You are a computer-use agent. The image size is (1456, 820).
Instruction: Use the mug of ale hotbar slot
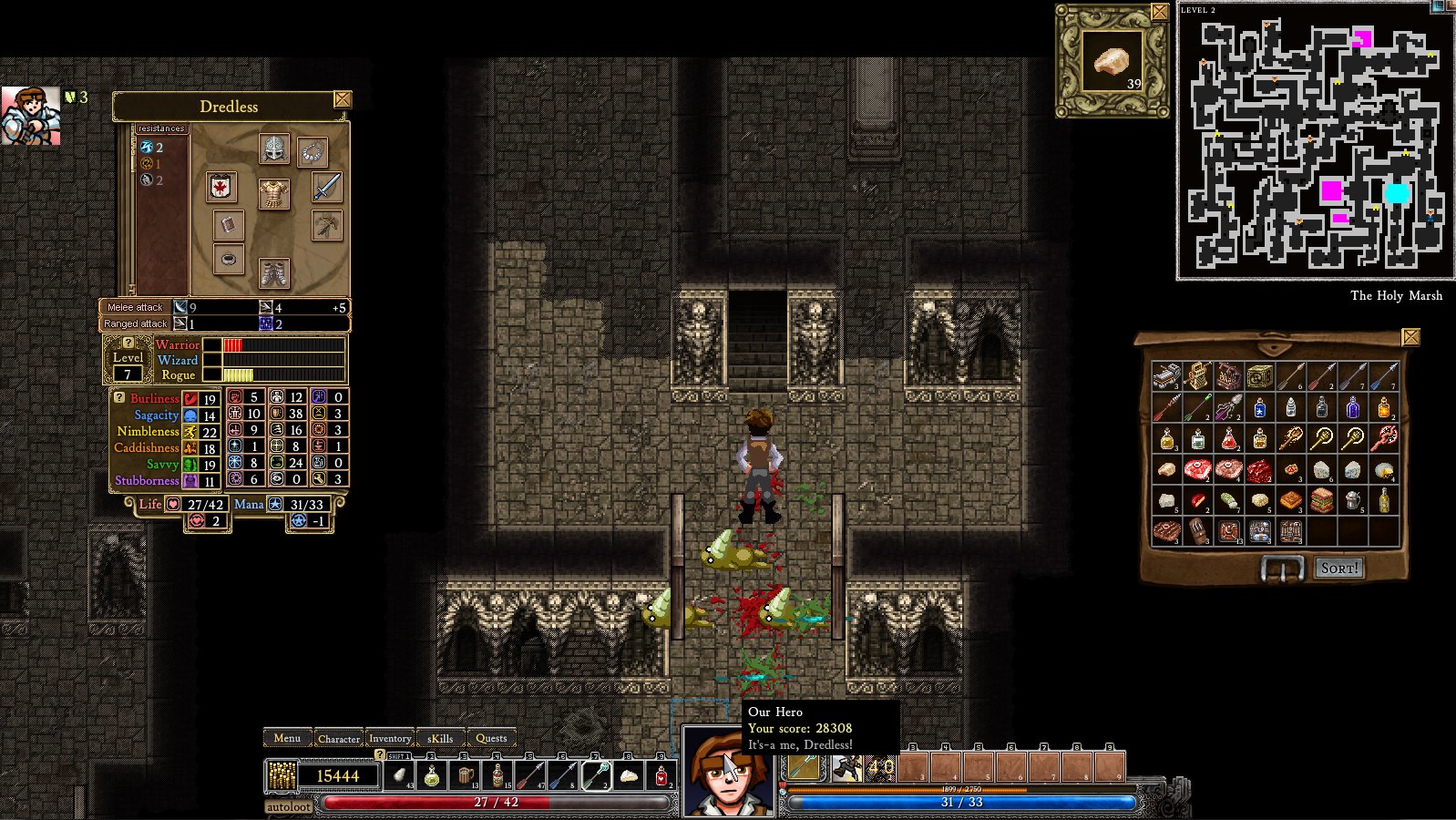coord(466,776)
